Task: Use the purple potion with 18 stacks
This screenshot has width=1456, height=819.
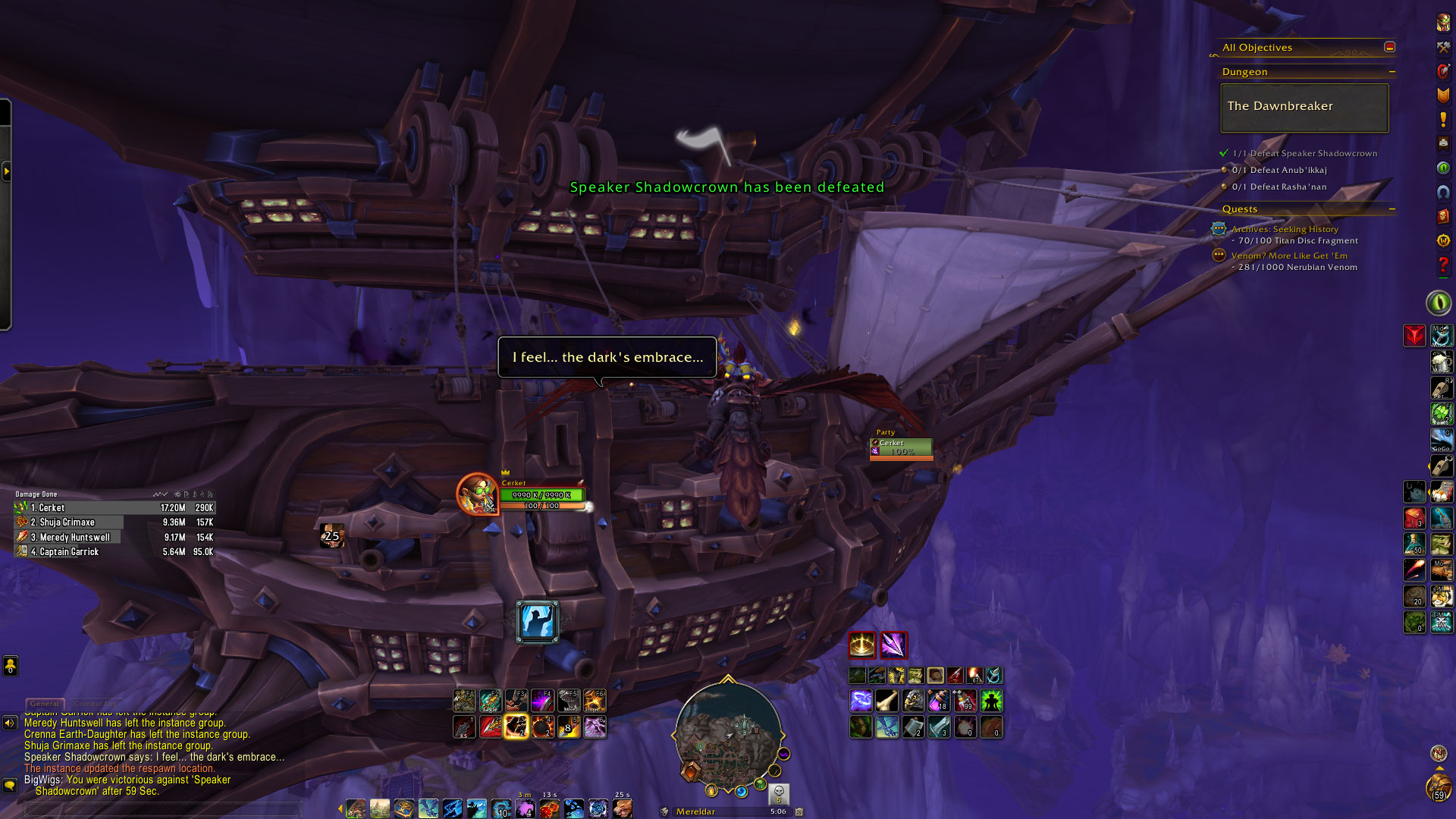Action: pos(939,701)
